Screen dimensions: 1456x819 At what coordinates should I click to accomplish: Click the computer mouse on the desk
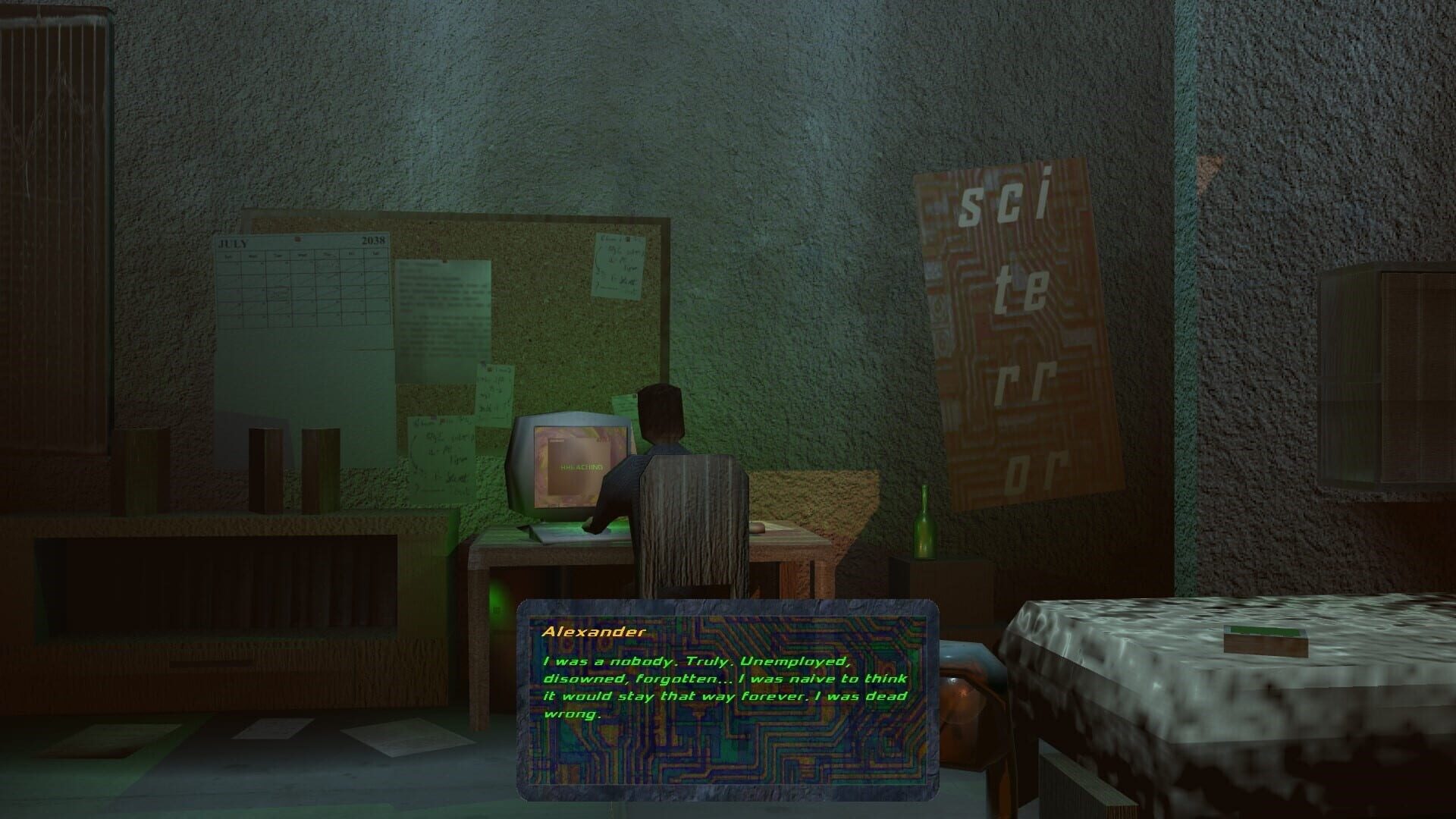click(758, 527)
